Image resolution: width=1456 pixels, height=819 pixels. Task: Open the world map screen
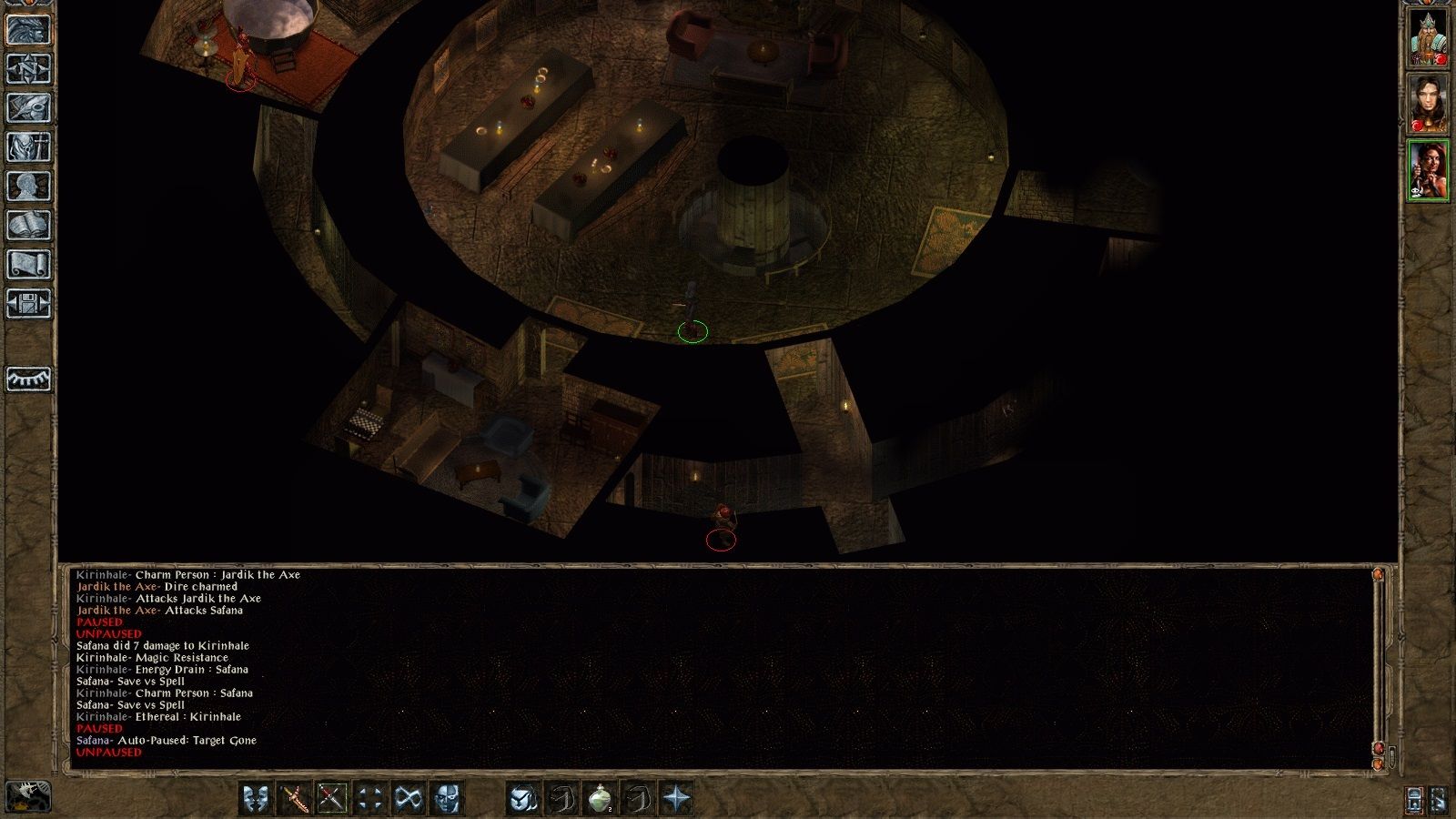tap(27, 68)
